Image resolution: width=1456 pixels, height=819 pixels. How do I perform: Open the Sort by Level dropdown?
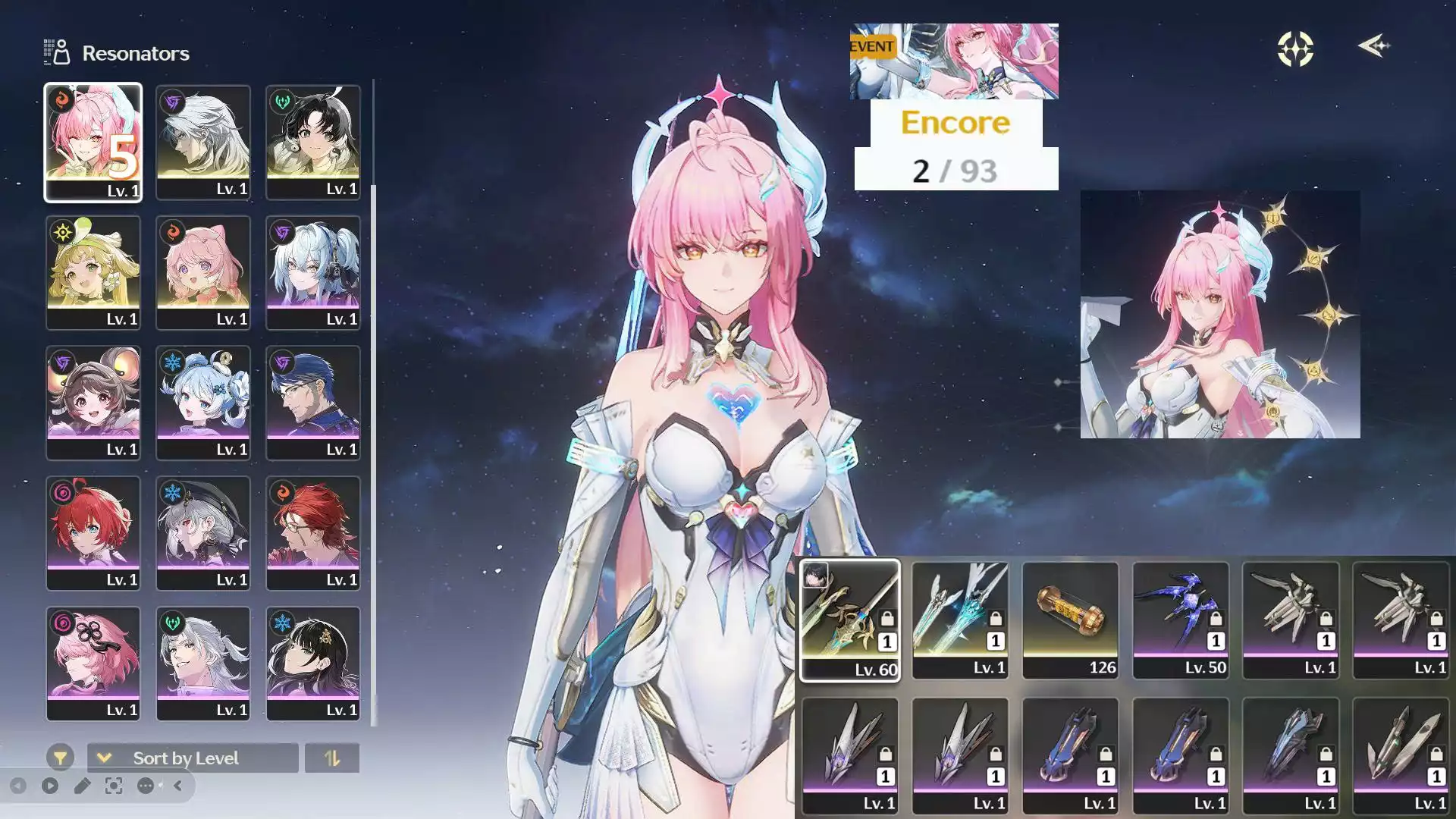pyautogui.click(x=193, y=758)
